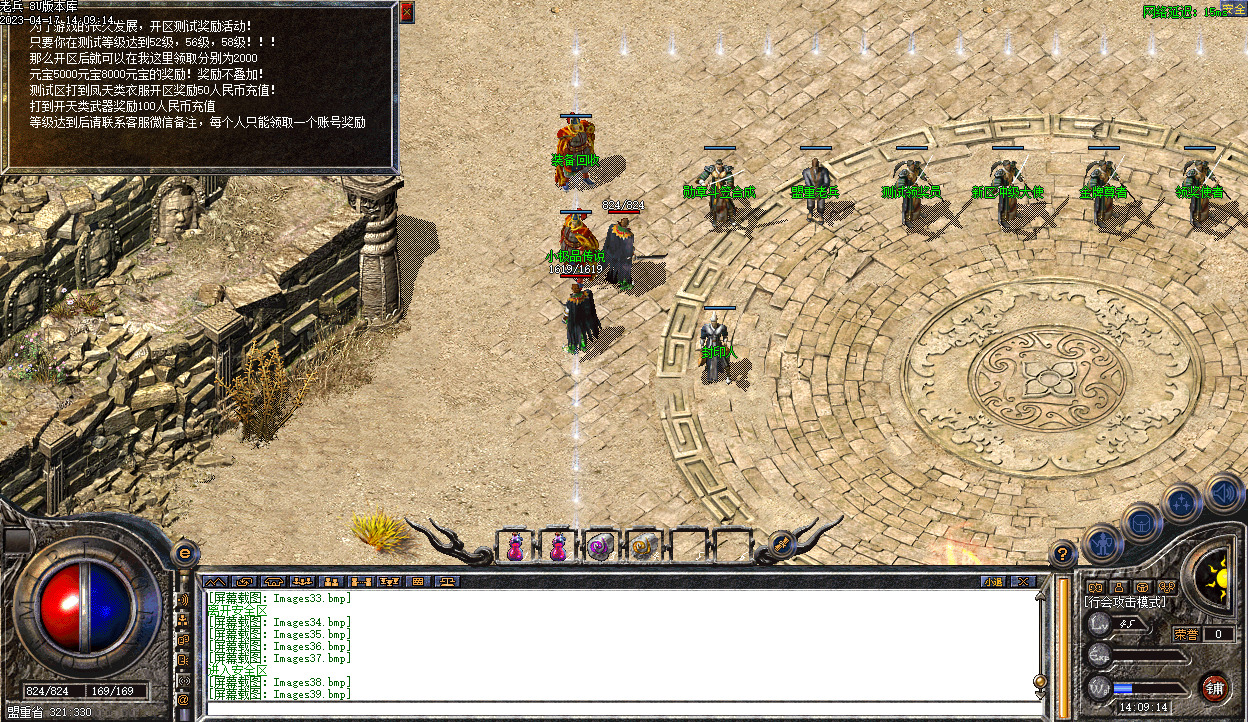Switch the 行会攻击模式 attack mode
Viewport: 1248px width, 722px height.
(x=1125, y=602)
